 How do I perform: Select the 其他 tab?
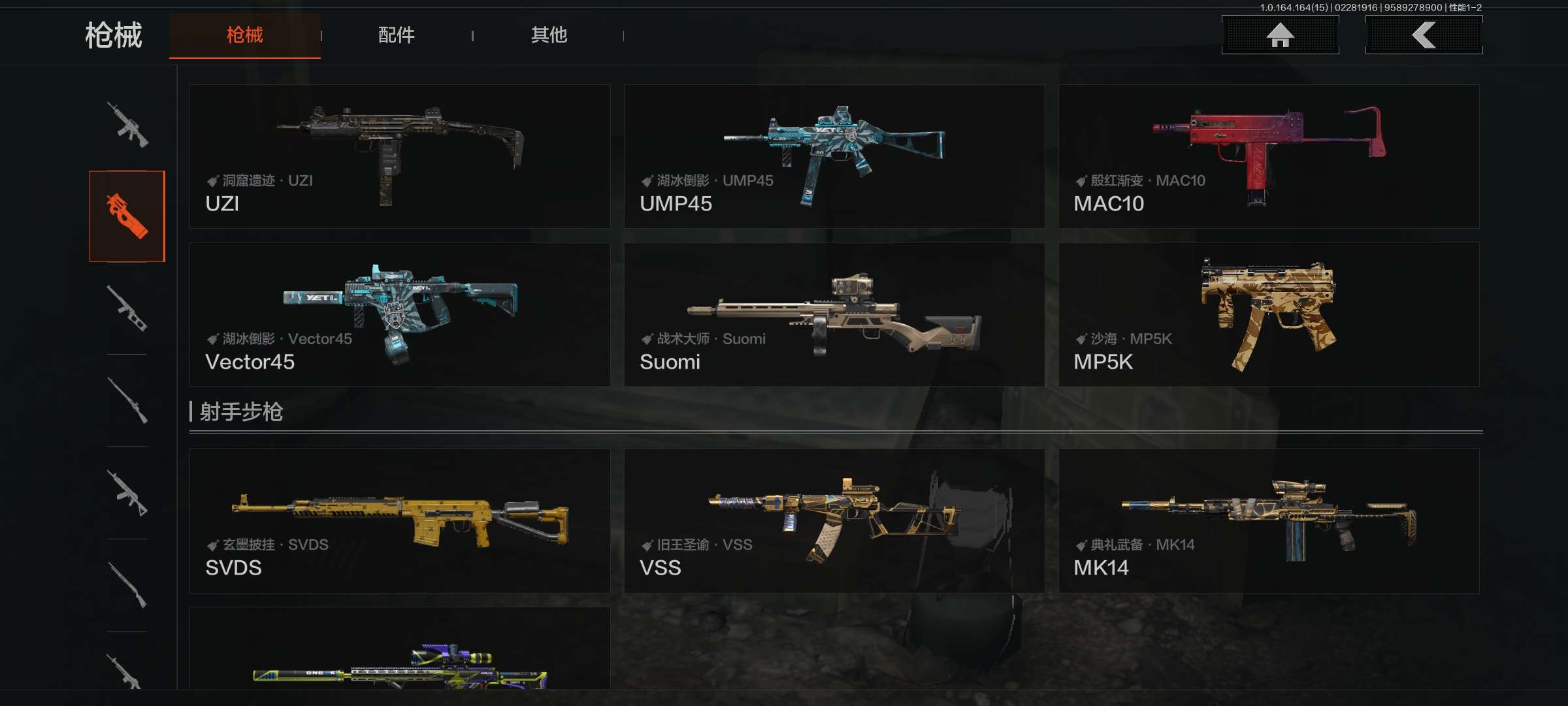tap(548, 35)
